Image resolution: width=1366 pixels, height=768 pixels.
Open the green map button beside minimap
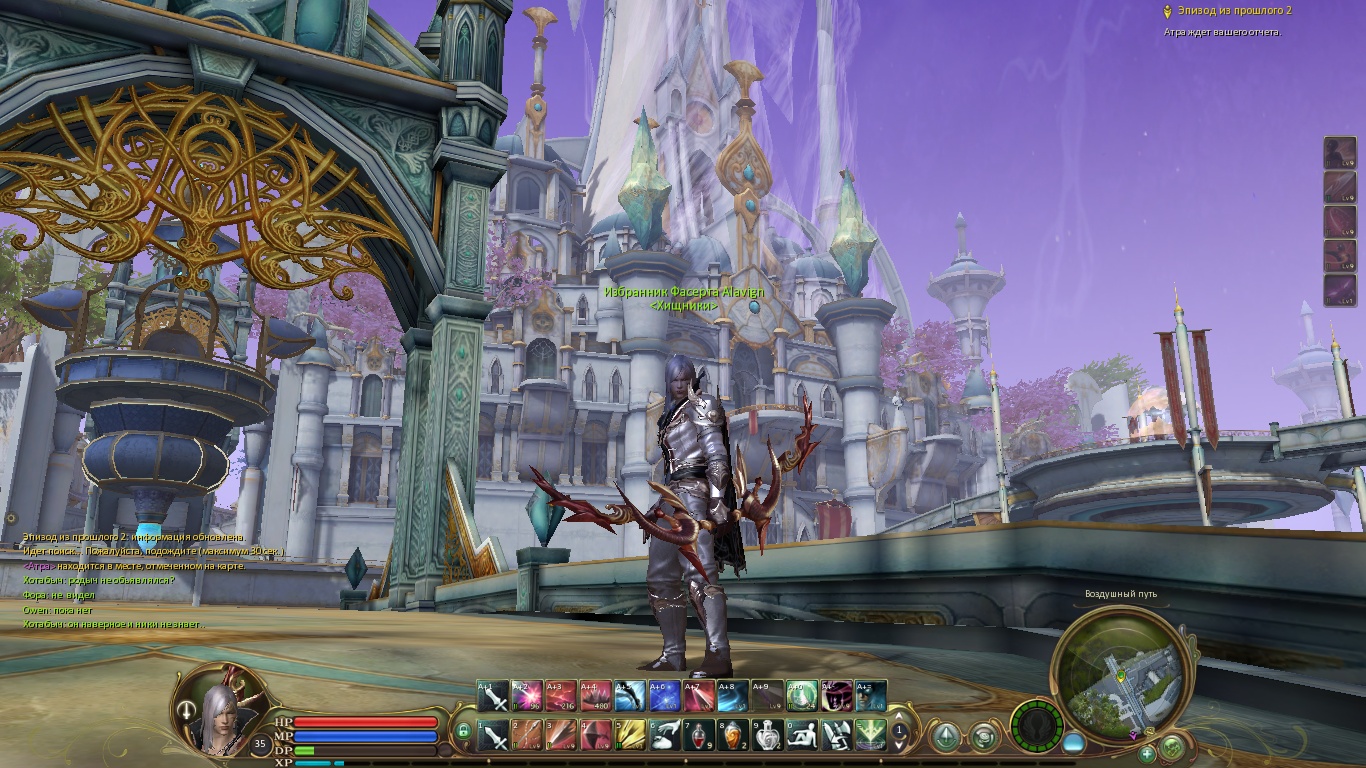[1173, 746]
